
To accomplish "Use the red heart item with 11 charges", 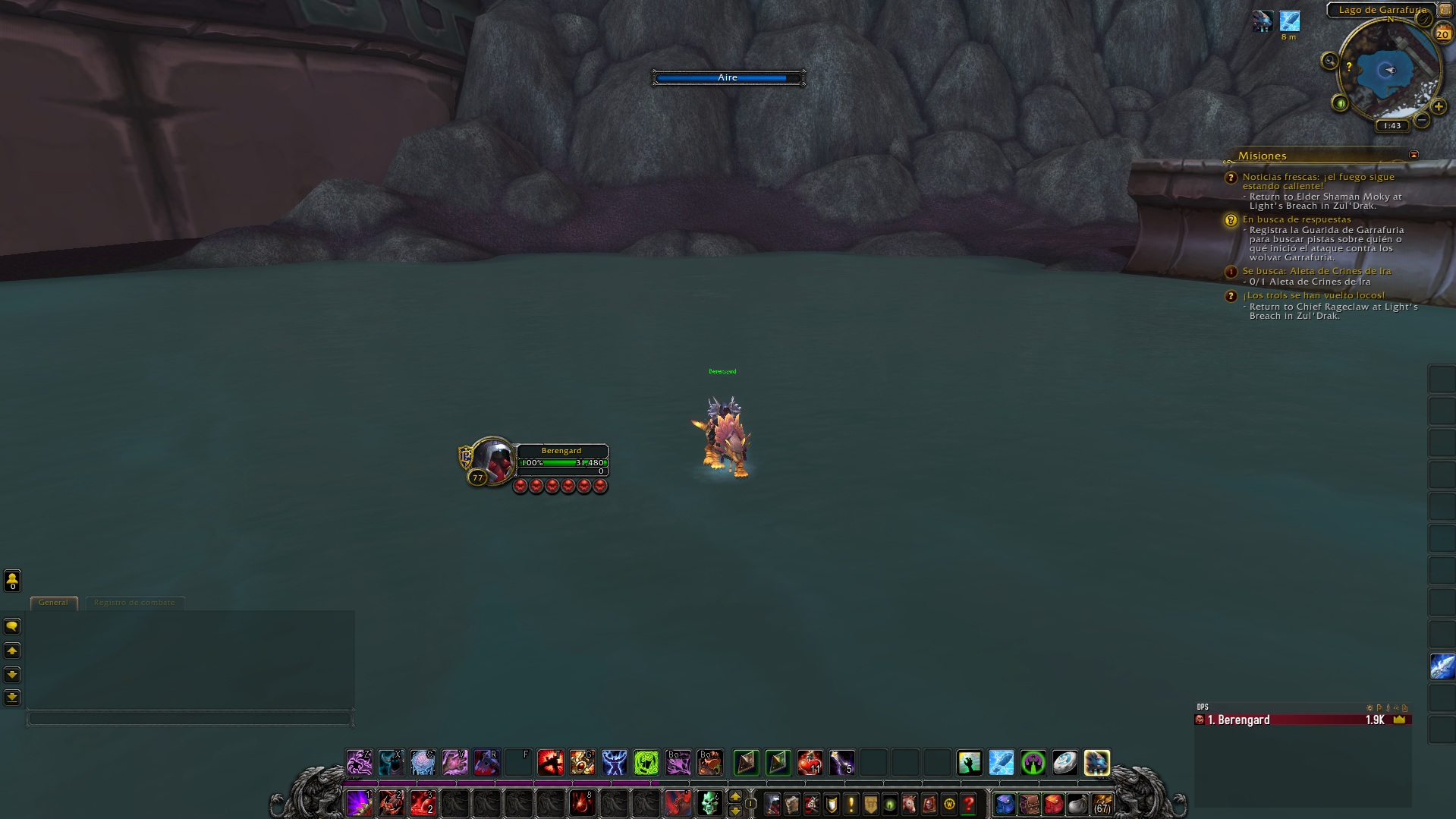I will click(x=810, y=762).
